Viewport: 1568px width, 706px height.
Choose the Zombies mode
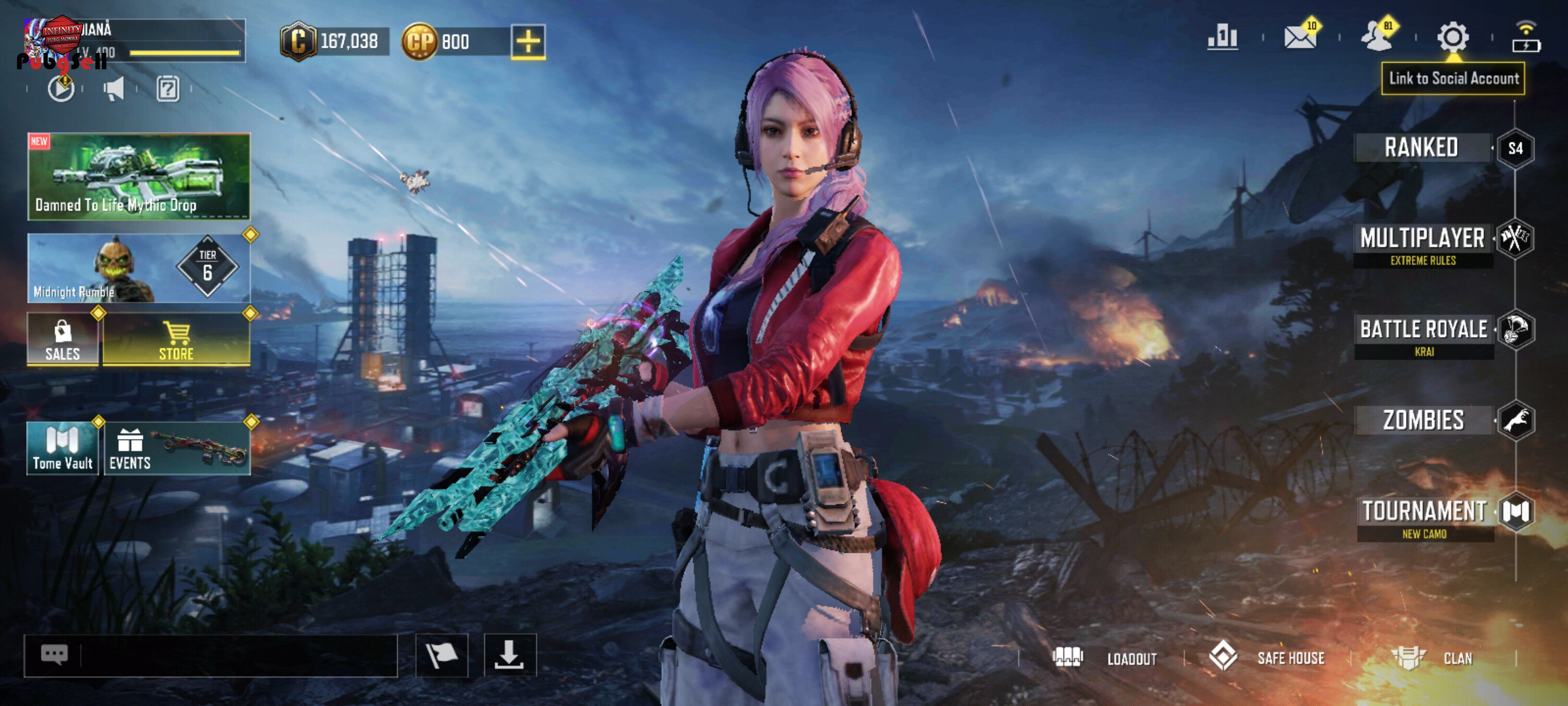click(x=1424, y=420)
